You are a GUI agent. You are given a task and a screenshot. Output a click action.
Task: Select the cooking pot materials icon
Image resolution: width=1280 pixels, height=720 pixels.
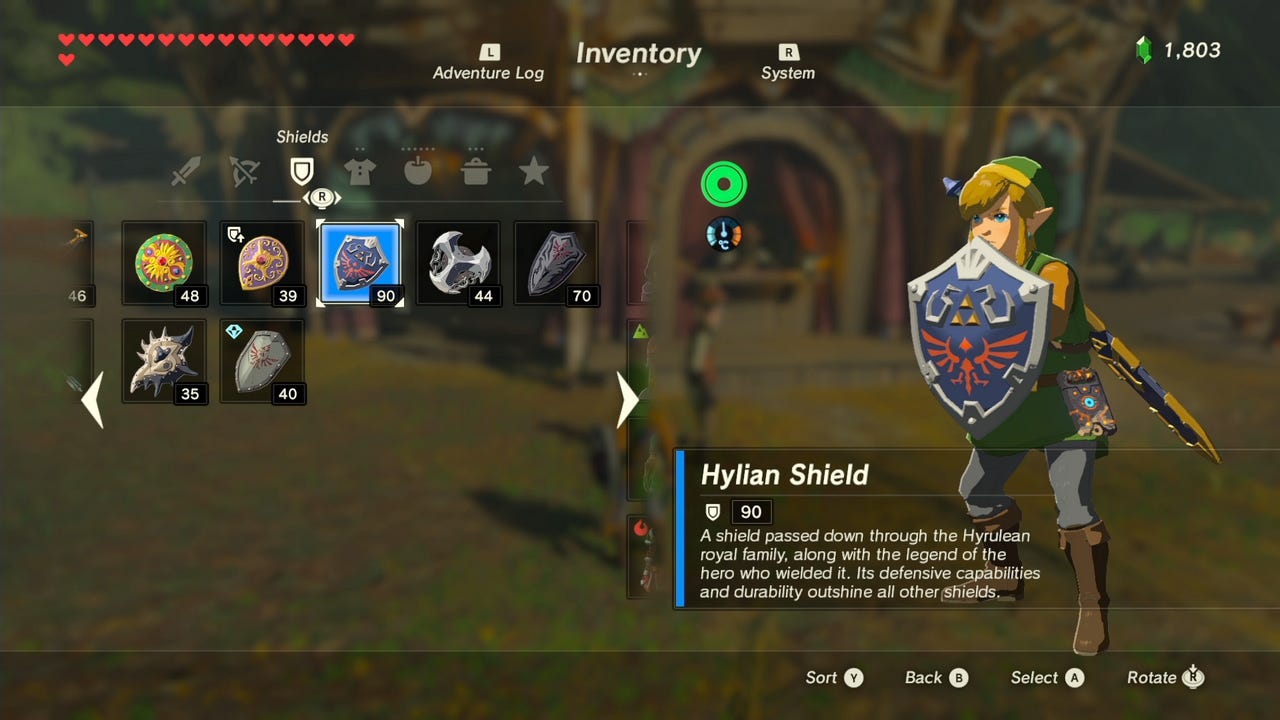(x=476, y=170)
